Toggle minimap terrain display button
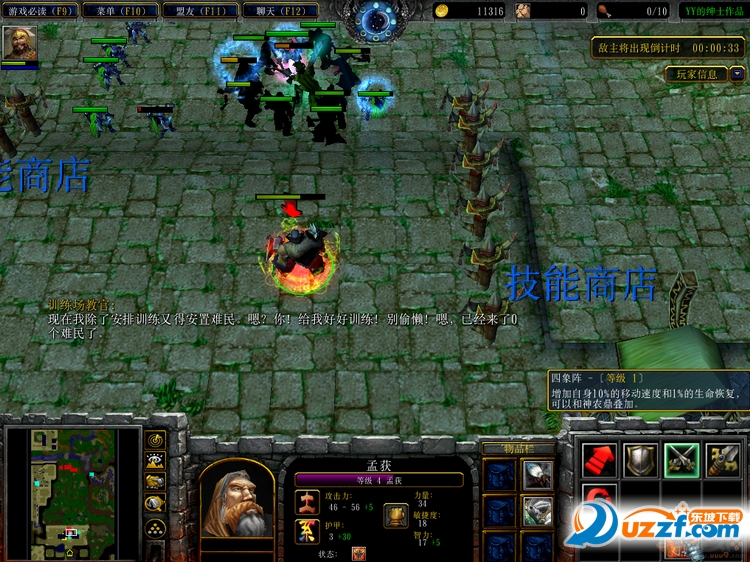 click(x=156, y=461)
